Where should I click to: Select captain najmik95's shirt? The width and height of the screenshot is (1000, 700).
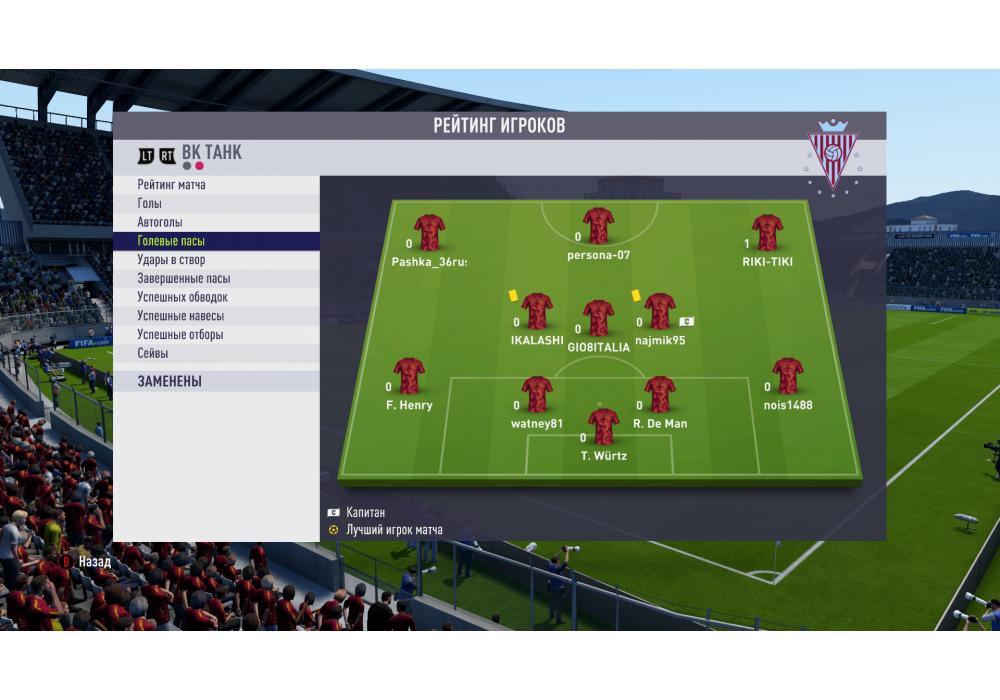pos(659,311)
